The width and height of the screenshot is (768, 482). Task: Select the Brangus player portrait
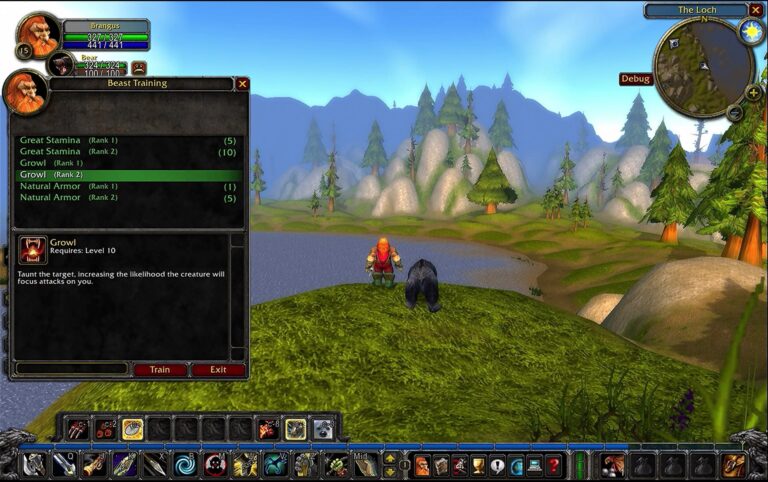[x=40, y=35]
